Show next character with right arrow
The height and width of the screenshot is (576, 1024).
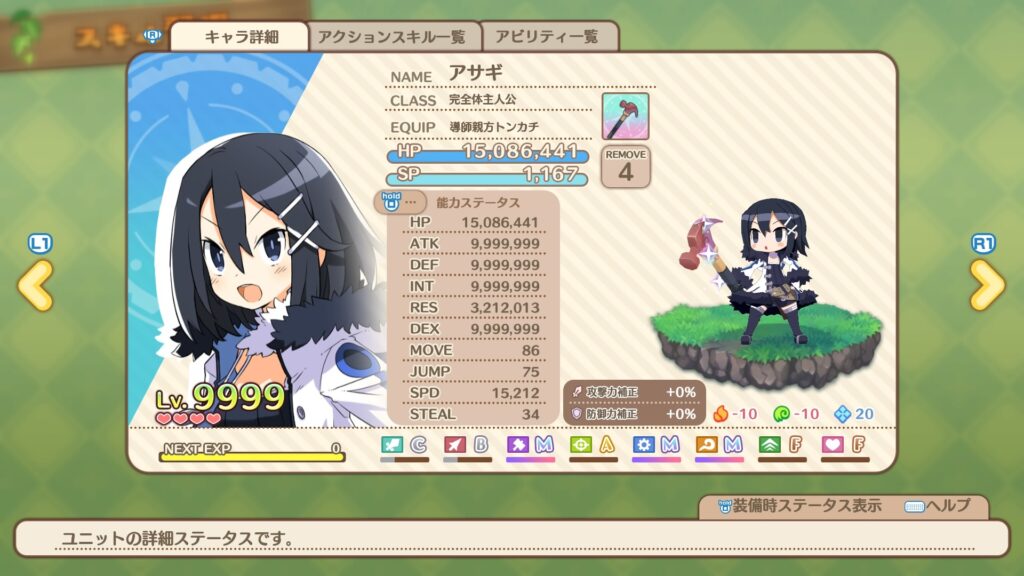tap(987, 285)
